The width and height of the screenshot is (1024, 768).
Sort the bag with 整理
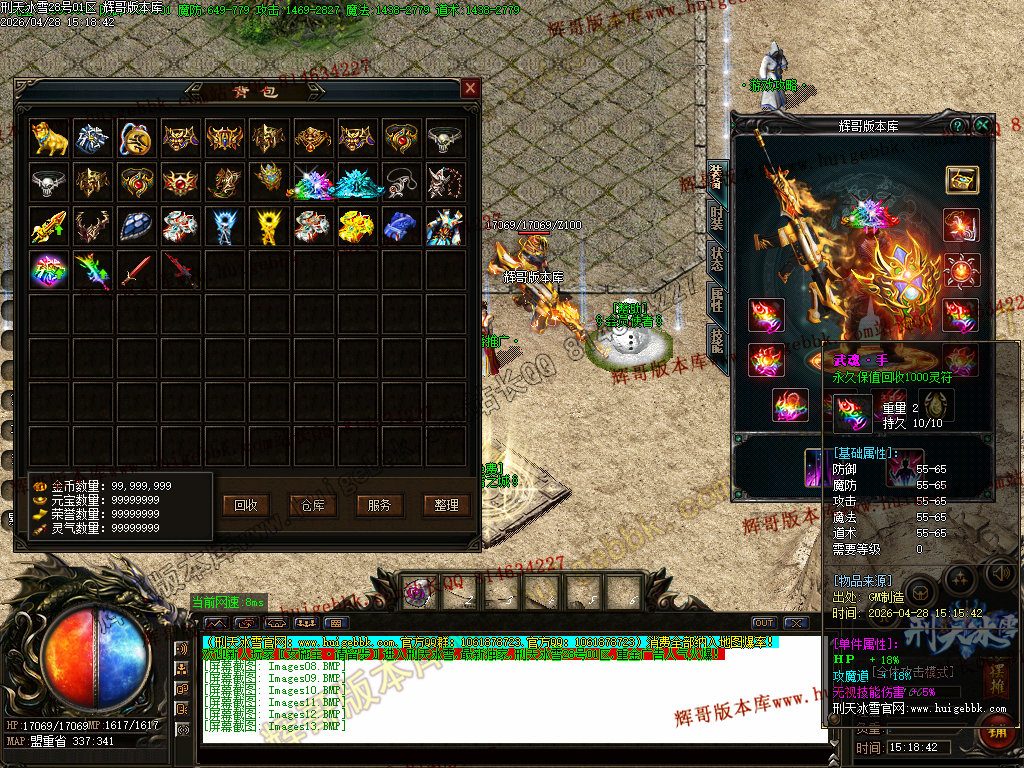(446, 505)
